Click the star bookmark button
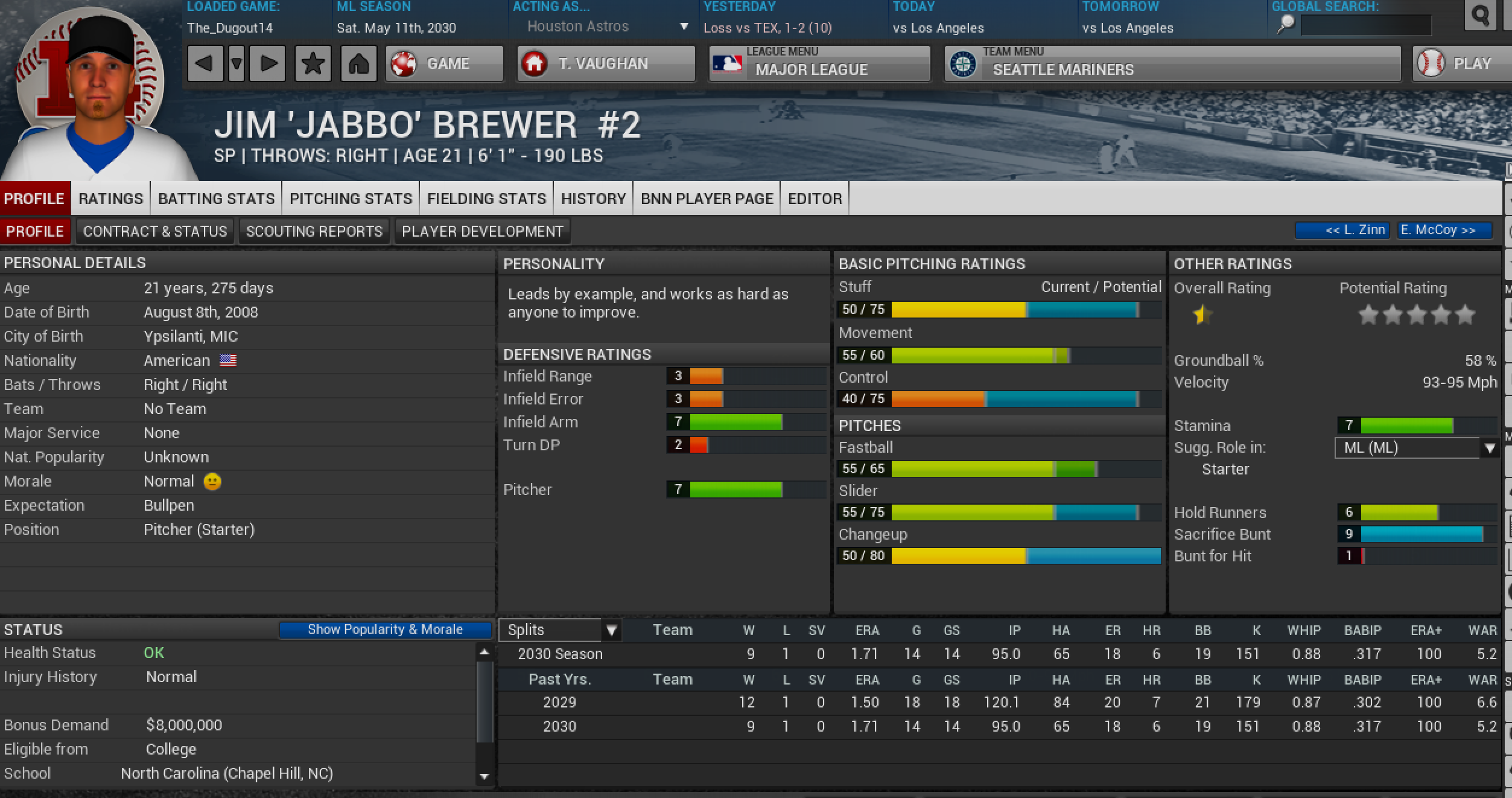This screenshot has height=798, width=1512. click(313, 63)
